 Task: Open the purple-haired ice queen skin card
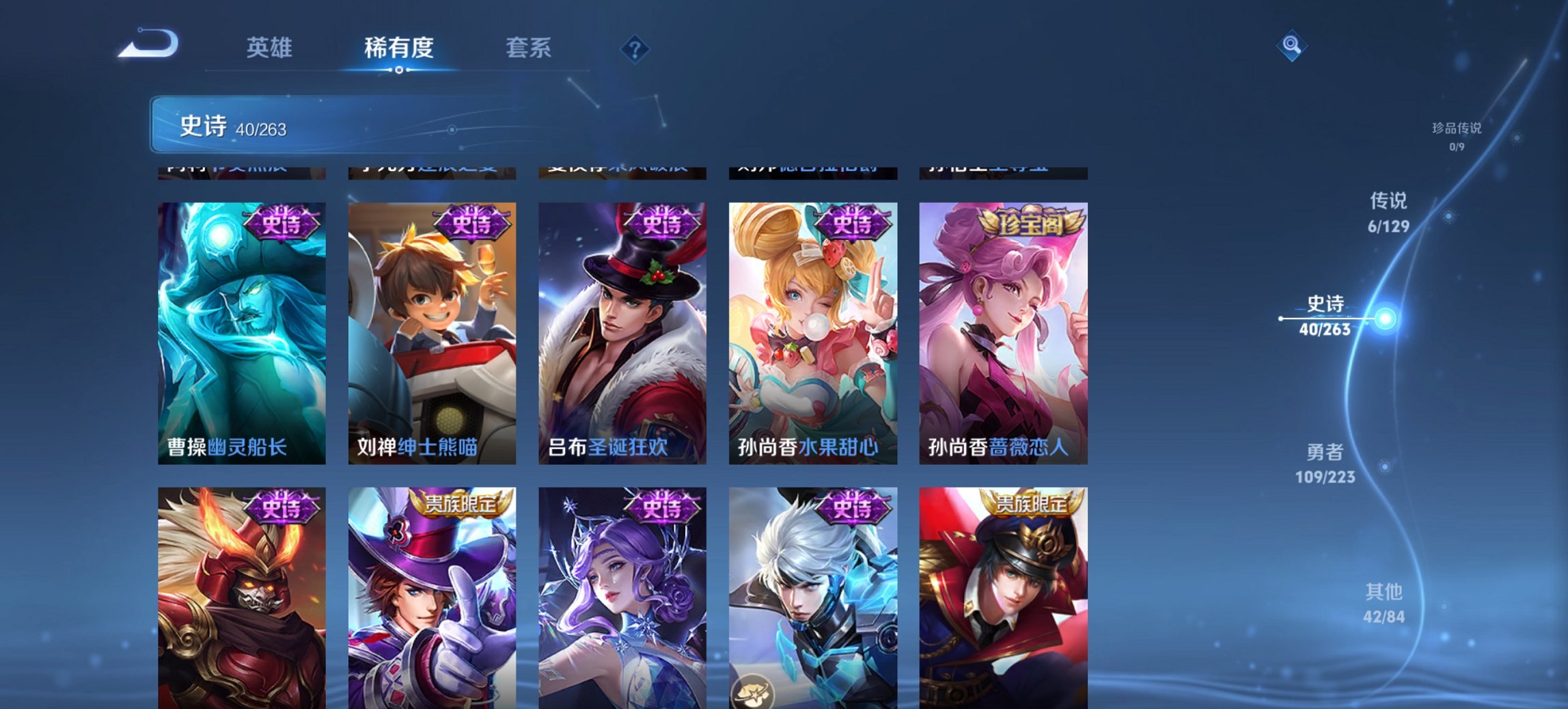[623, 602]
